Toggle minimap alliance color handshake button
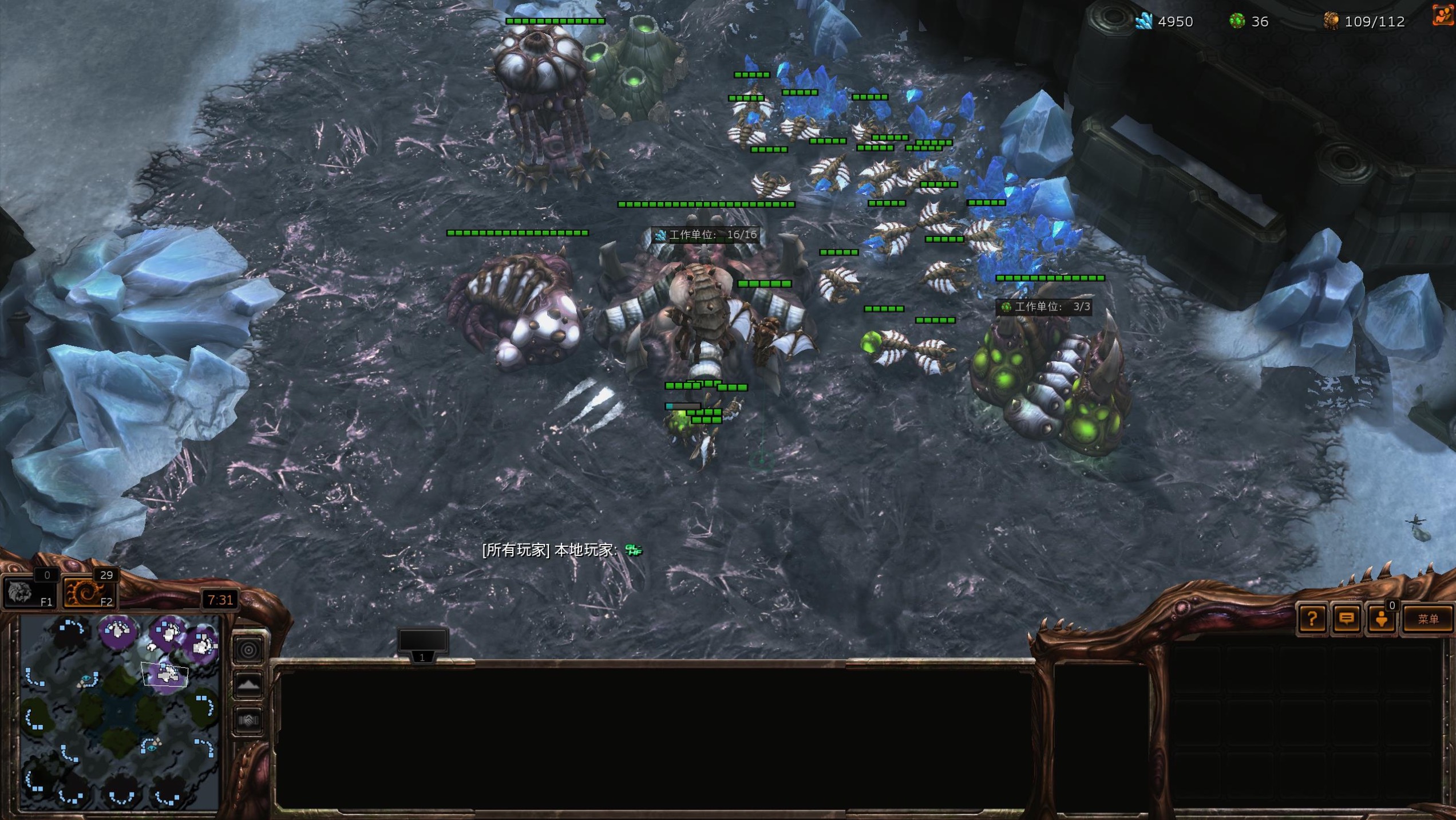 pos(248,720)
